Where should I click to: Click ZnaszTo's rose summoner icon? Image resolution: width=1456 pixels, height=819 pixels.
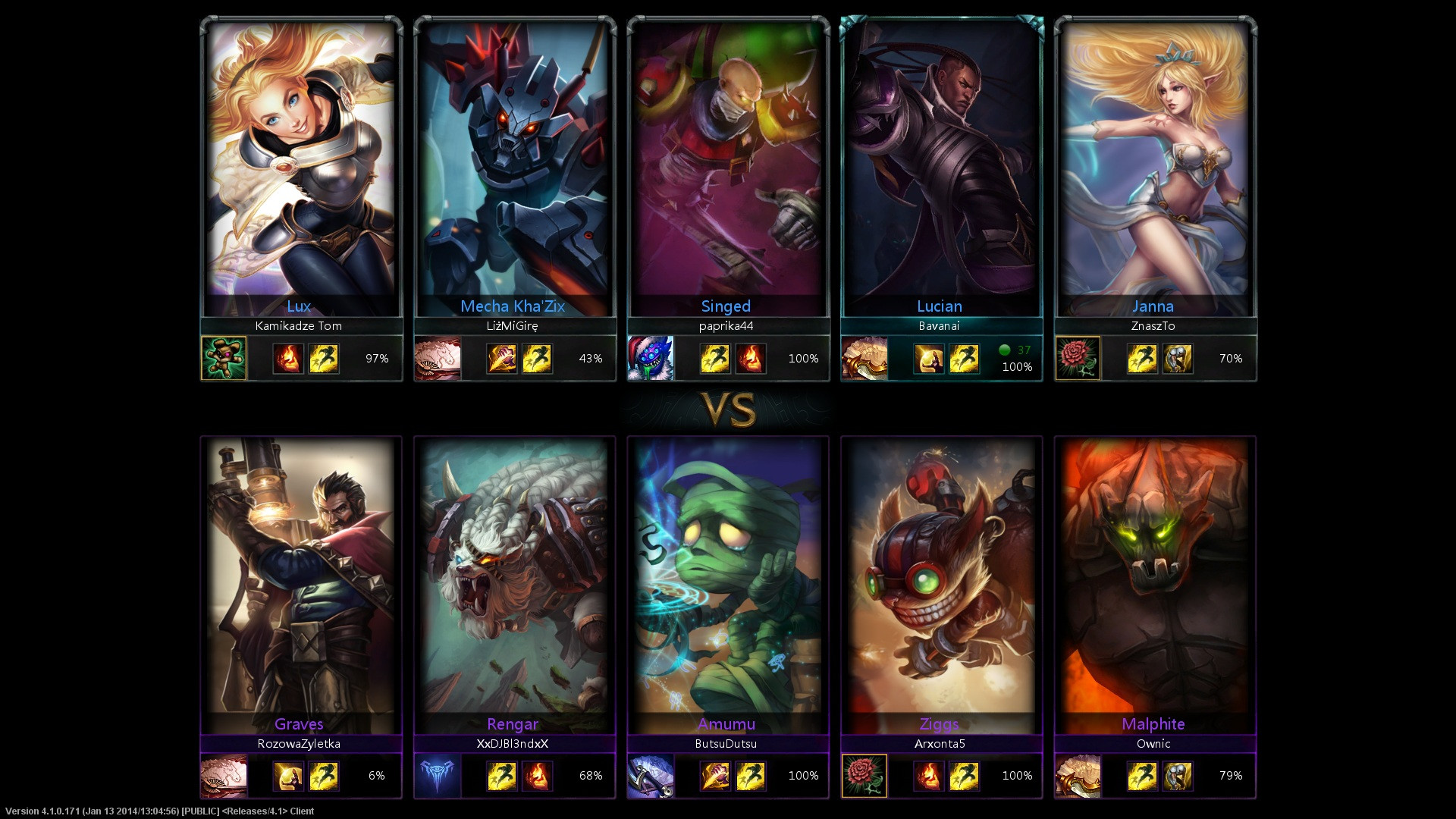[1078, 358]
